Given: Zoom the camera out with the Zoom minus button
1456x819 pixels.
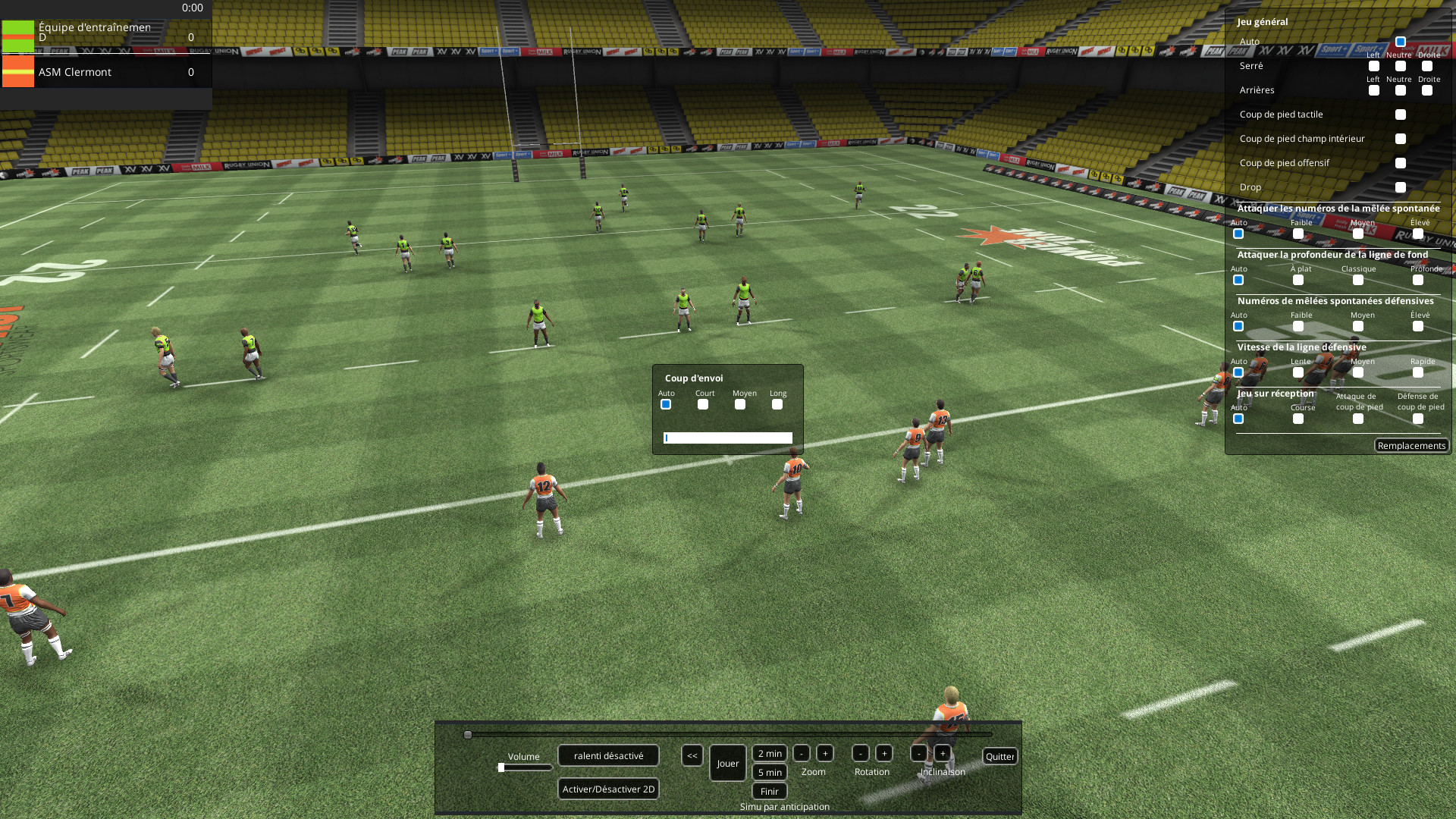Looking at the screenshot, I should coord(802,754).
